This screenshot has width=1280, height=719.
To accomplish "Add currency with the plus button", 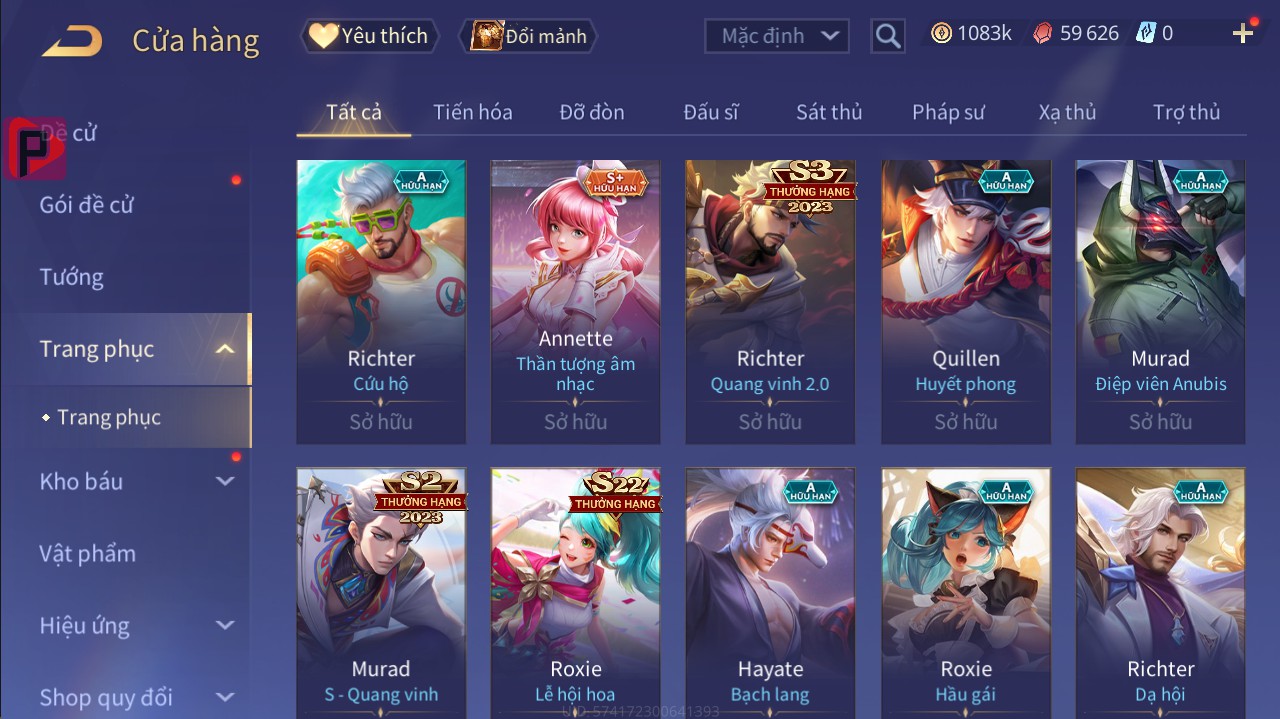I will [1243, 34].
